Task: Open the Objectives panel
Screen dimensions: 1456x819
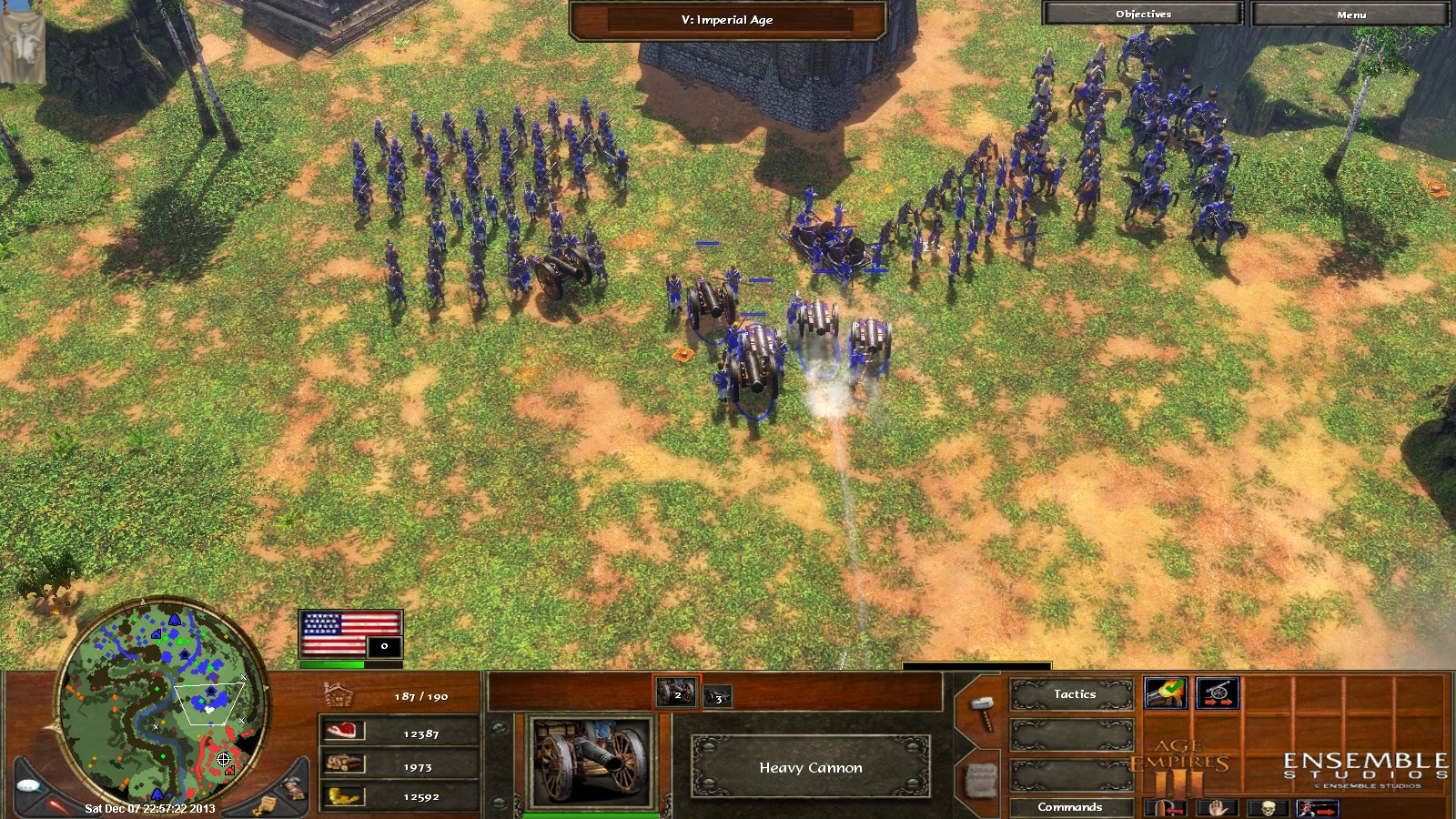Action: 1143,14
